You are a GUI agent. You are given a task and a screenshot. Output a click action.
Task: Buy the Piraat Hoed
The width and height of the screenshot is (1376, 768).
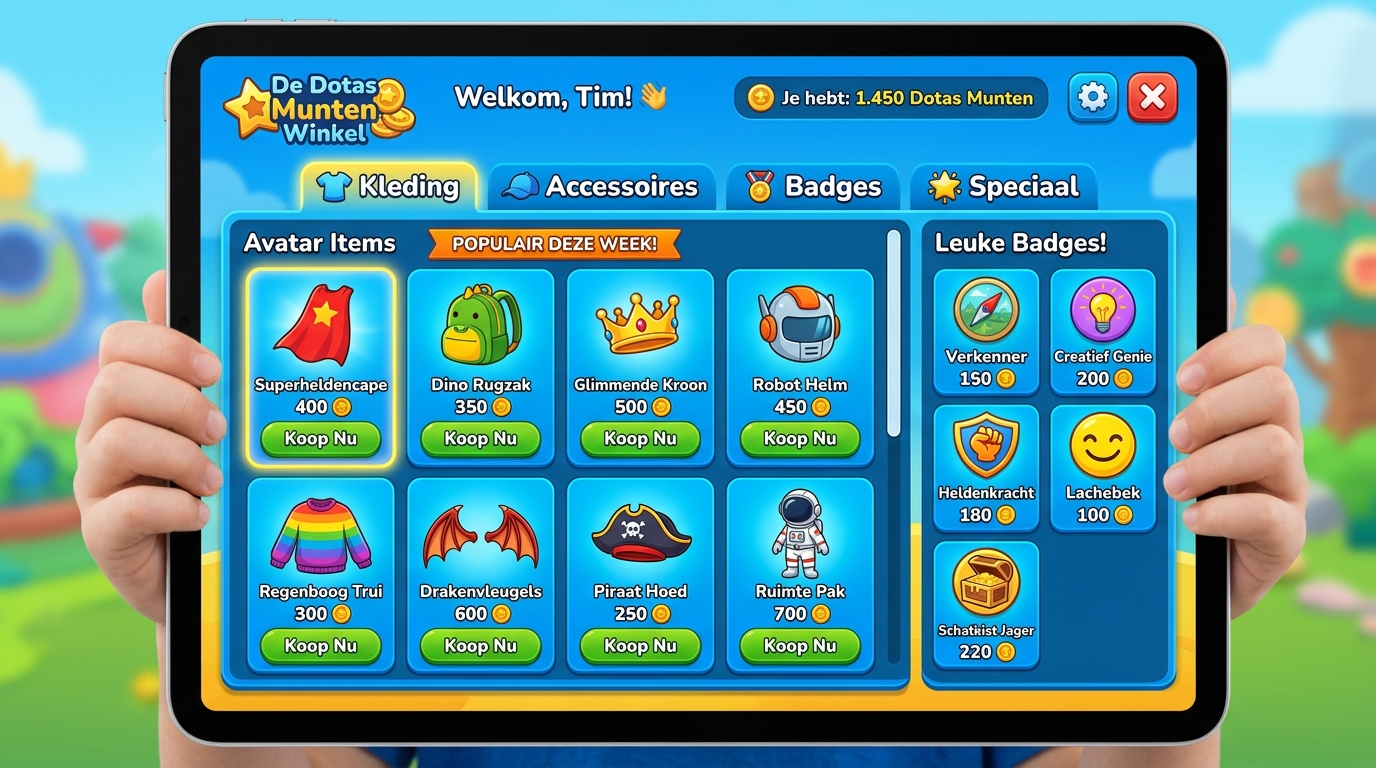pos(640,646)
